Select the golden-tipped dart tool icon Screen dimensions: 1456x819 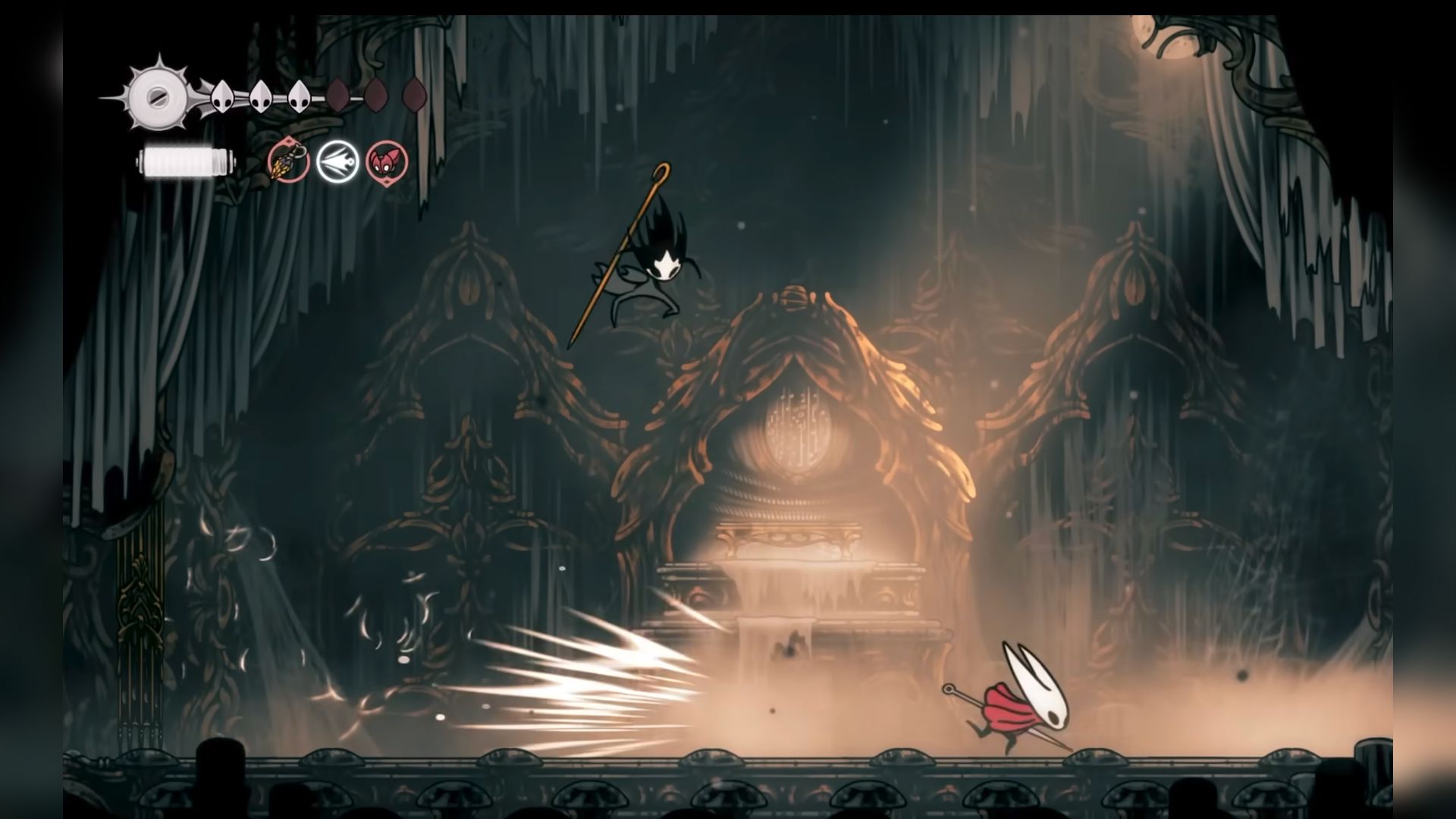[288, 162]
